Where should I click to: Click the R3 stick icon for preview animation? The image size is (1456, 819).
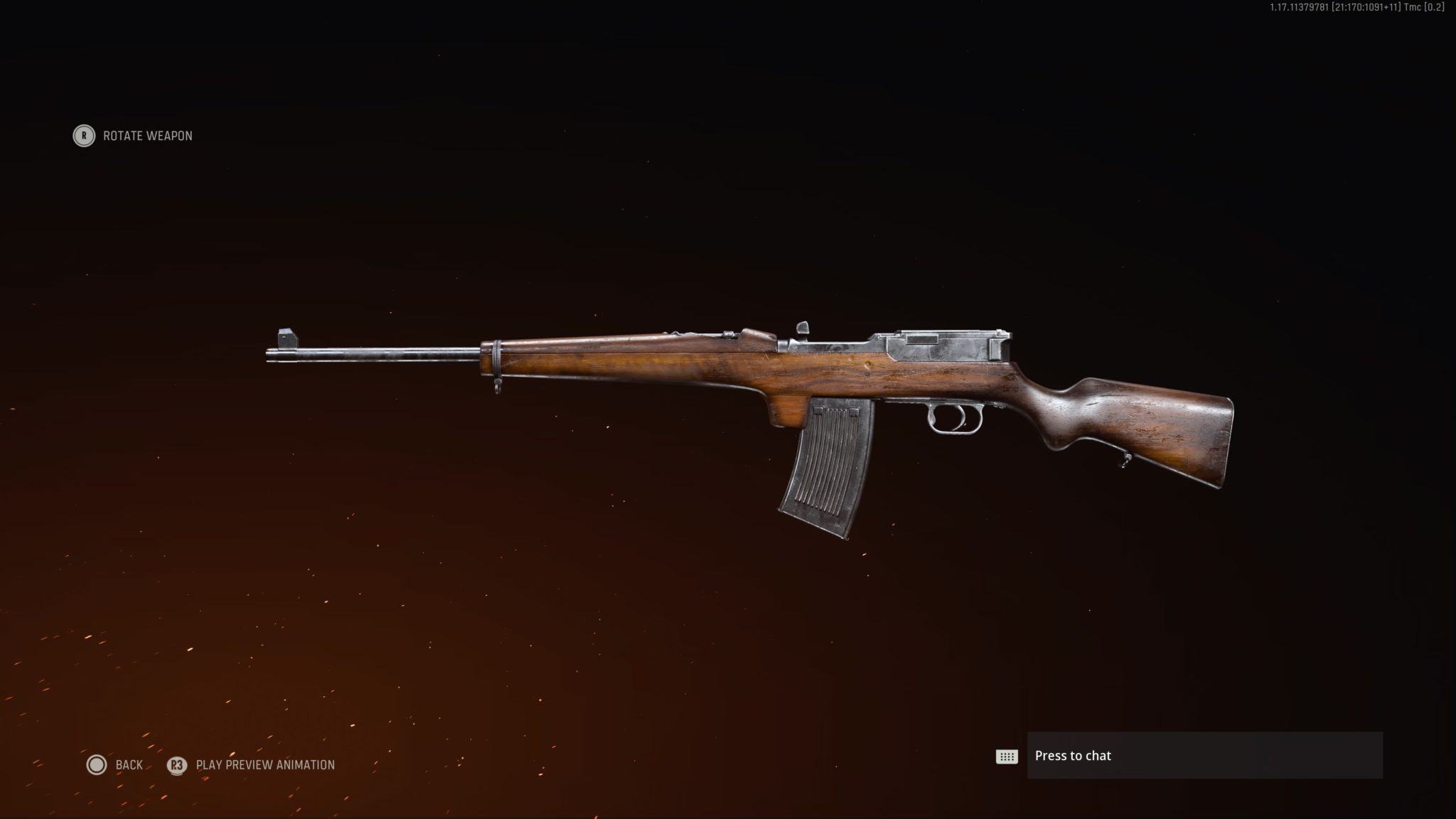178,766
